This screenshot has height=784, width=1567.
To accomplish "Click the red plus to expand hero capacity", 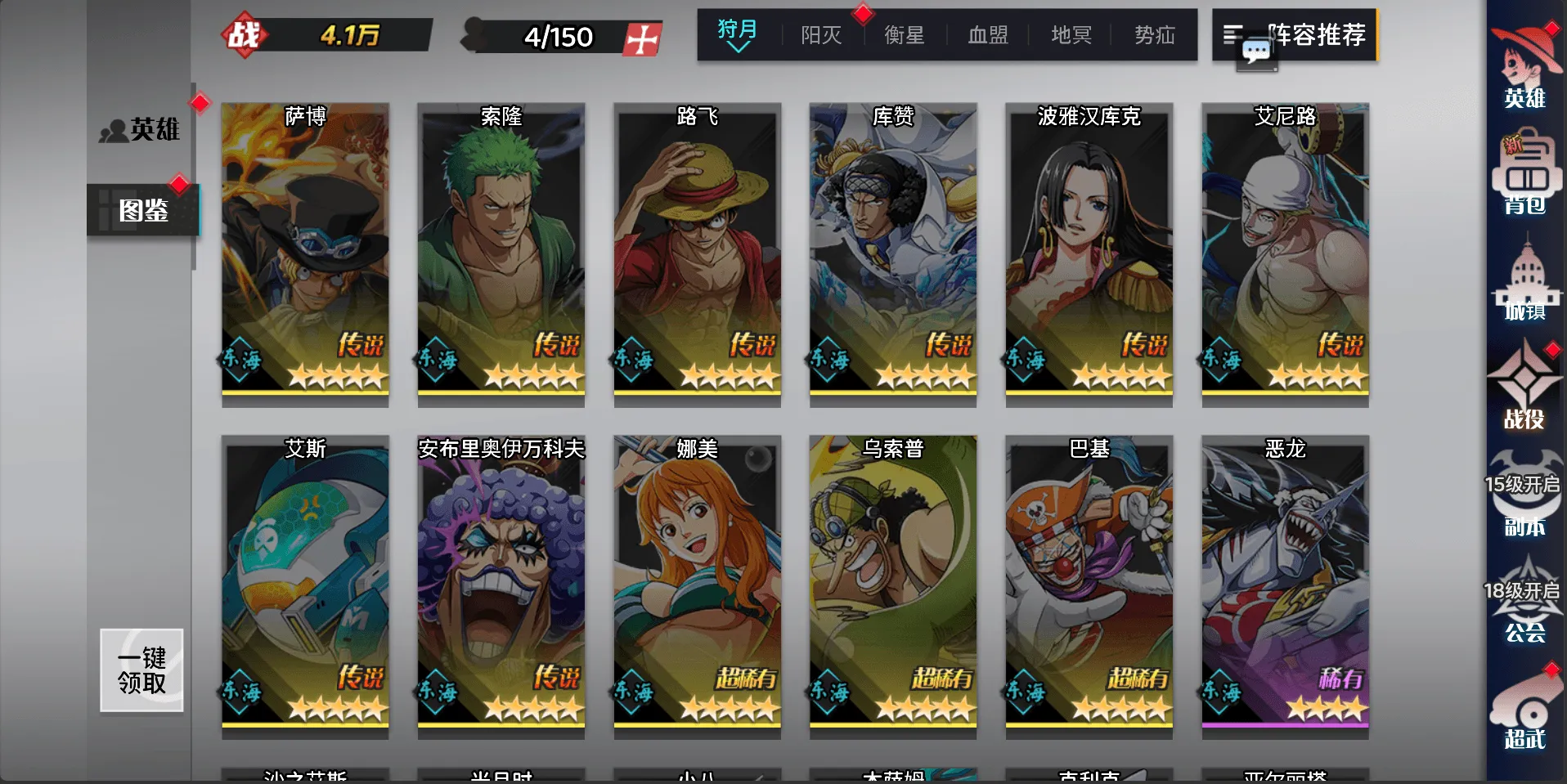I will click(x=642, y=38).
